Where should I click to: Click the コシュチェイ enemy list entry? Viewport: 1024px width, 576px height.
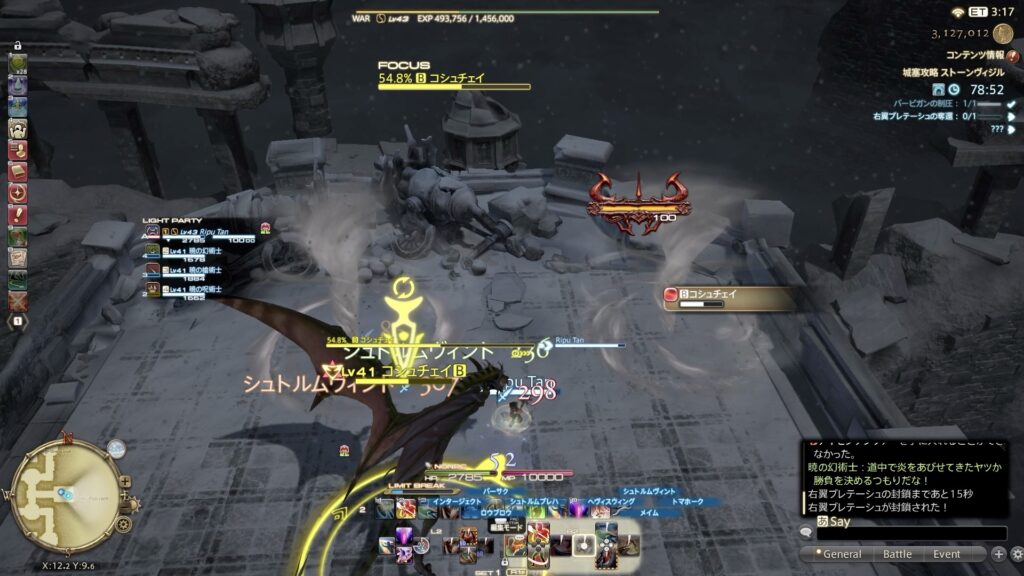(x=728, y=297)
